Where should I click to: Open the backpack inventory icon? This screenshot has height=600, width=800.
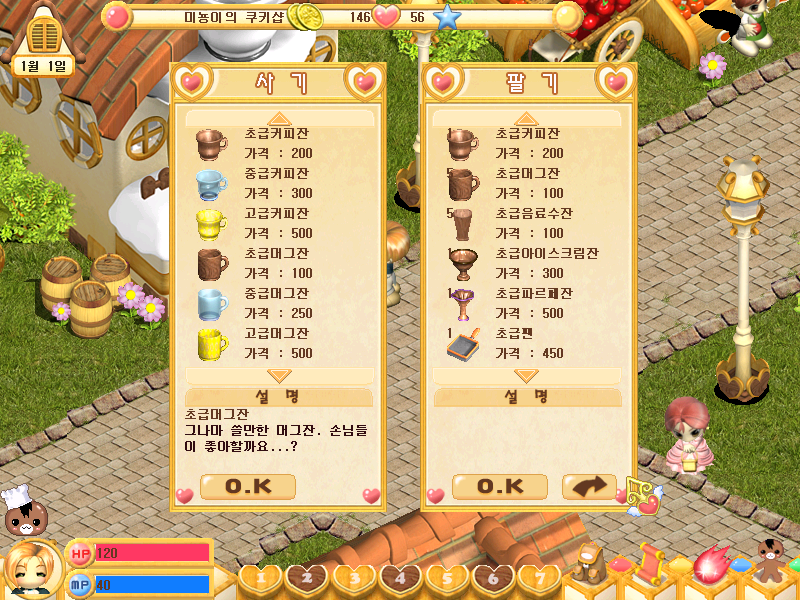click(x=590, y=564)
